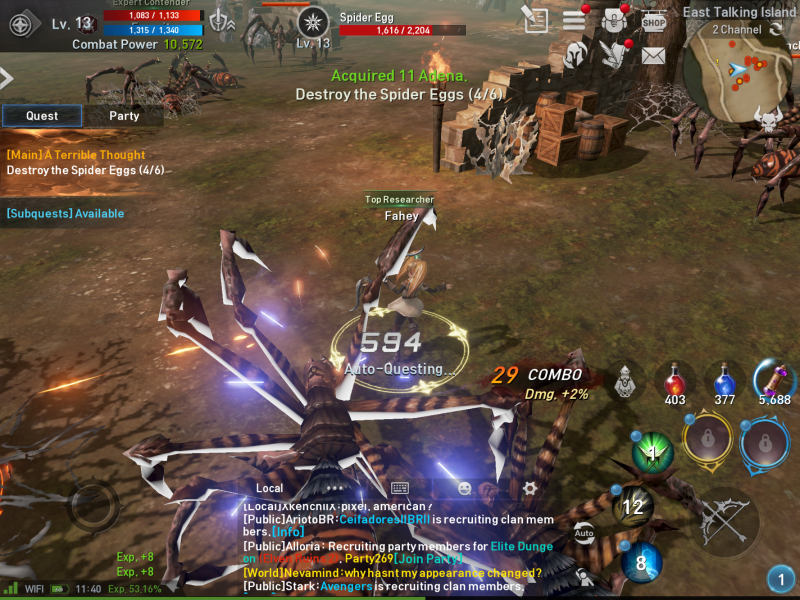Use the blue mana potion
Screen dimensions: 800x600
[725, 382]
